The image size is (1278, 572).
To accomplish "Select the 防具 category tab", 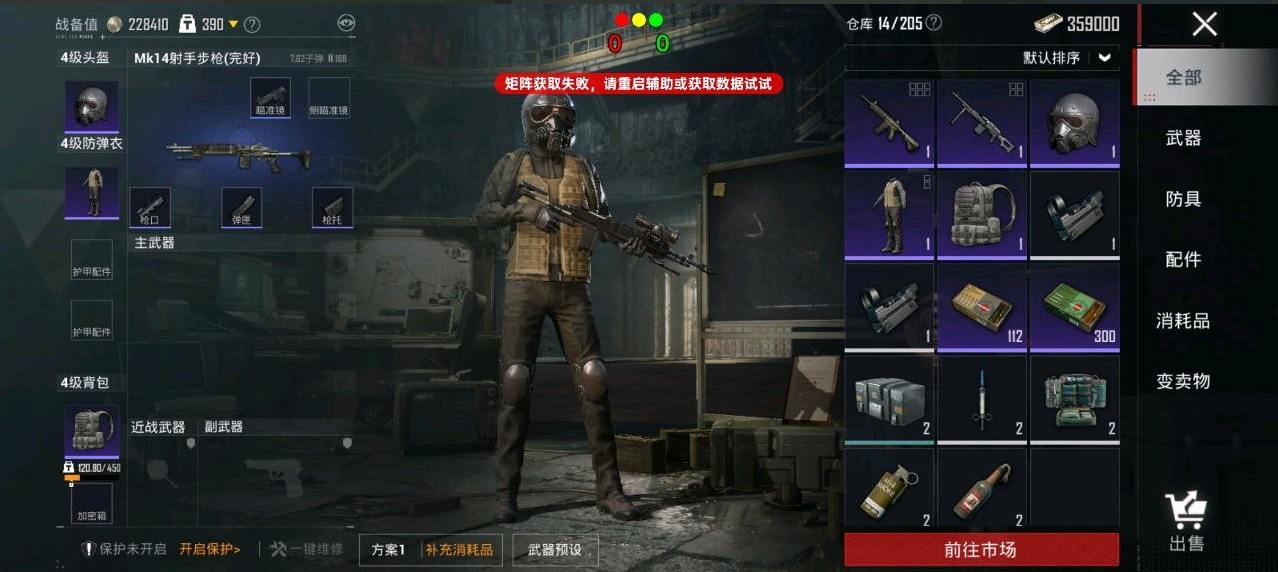I will 1183,199.
